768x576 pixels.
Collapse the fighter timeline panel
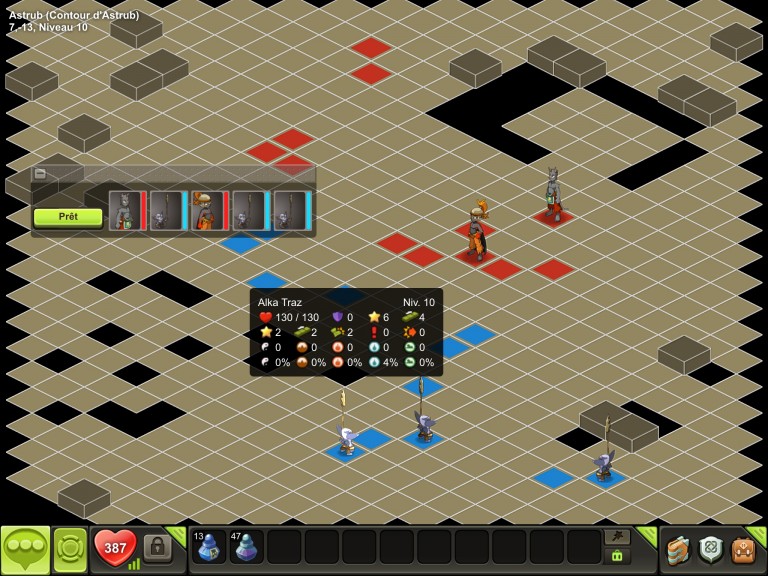(x=40, y=173)
